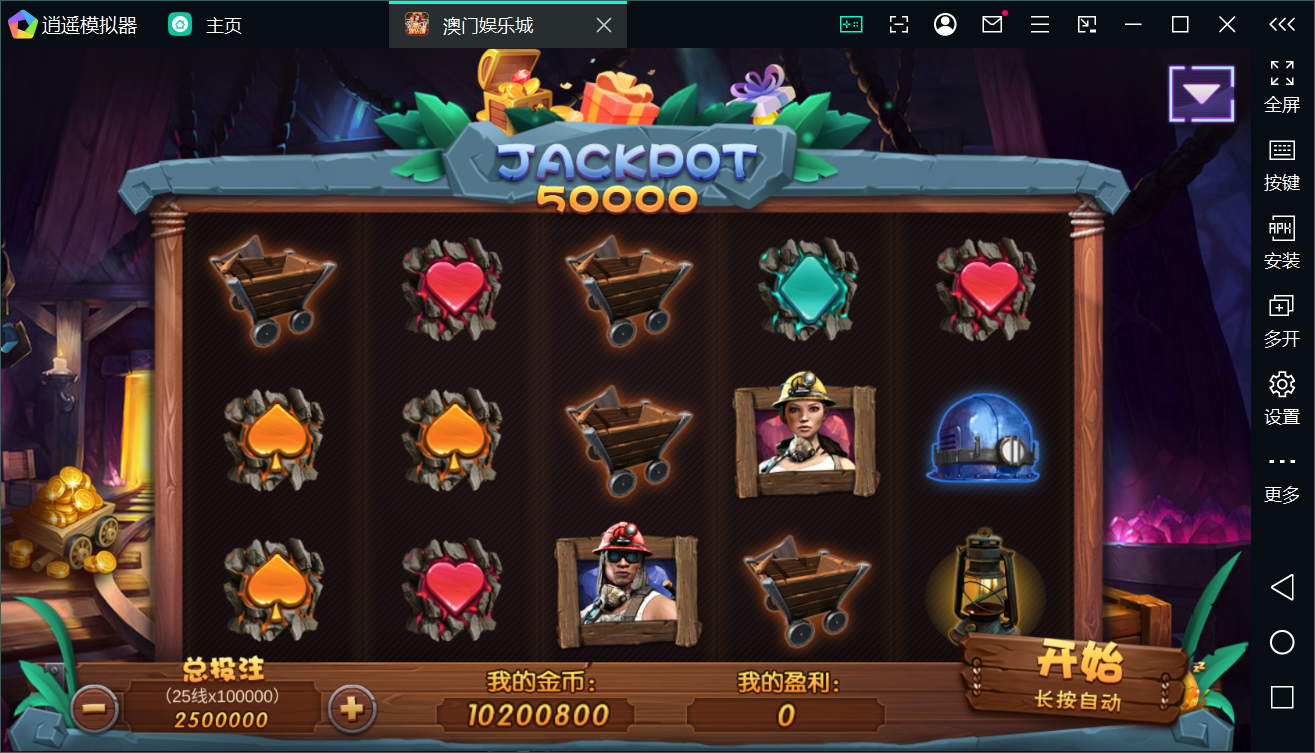Collapse the sidebar with the triple arrow

click(x=1282, y=25)
